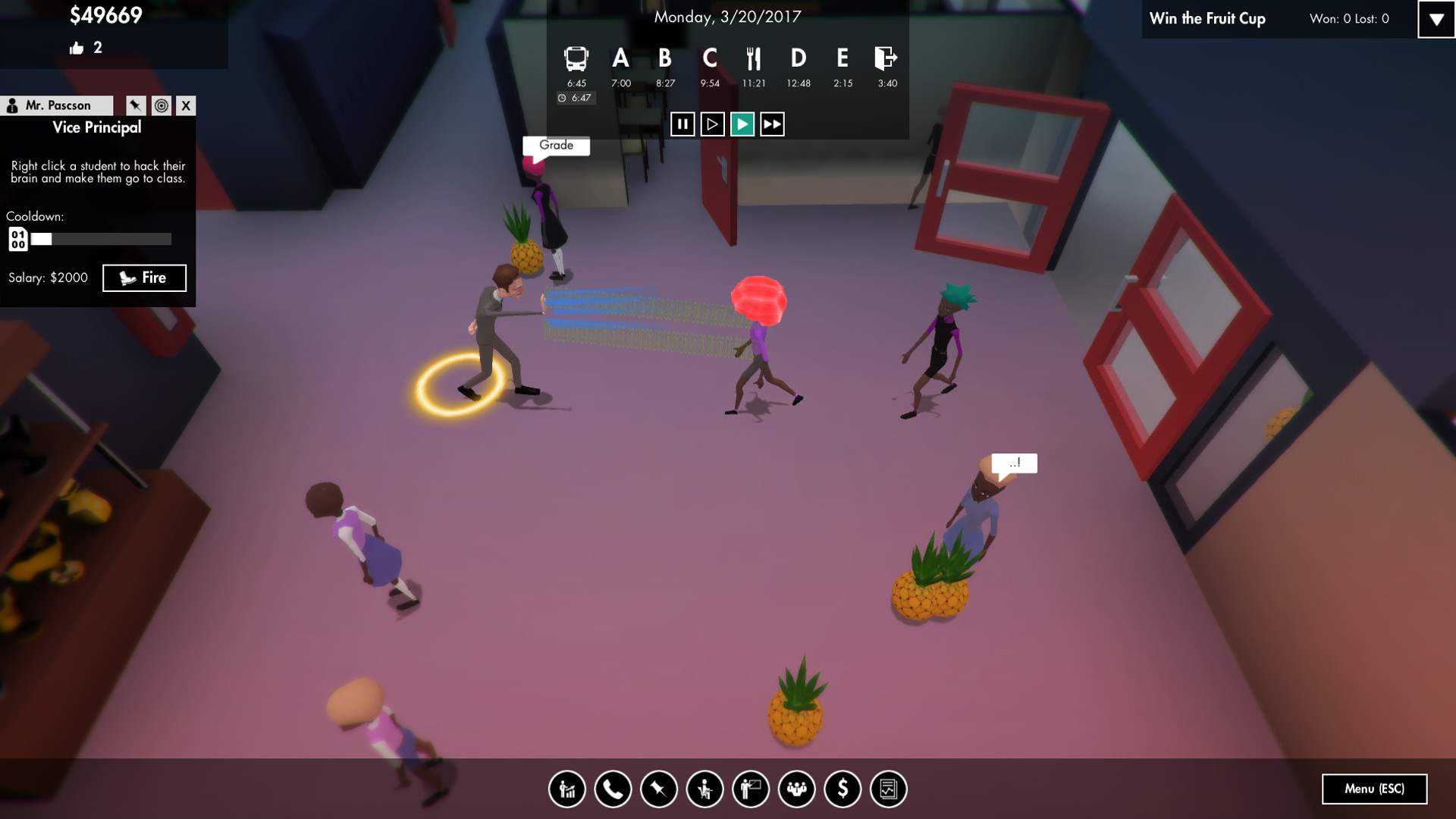Fire Mr. Pascson with the Fire button
The width and height of the screenshot is (1456, 819).
pyautogui.click(x=144, y=278)
